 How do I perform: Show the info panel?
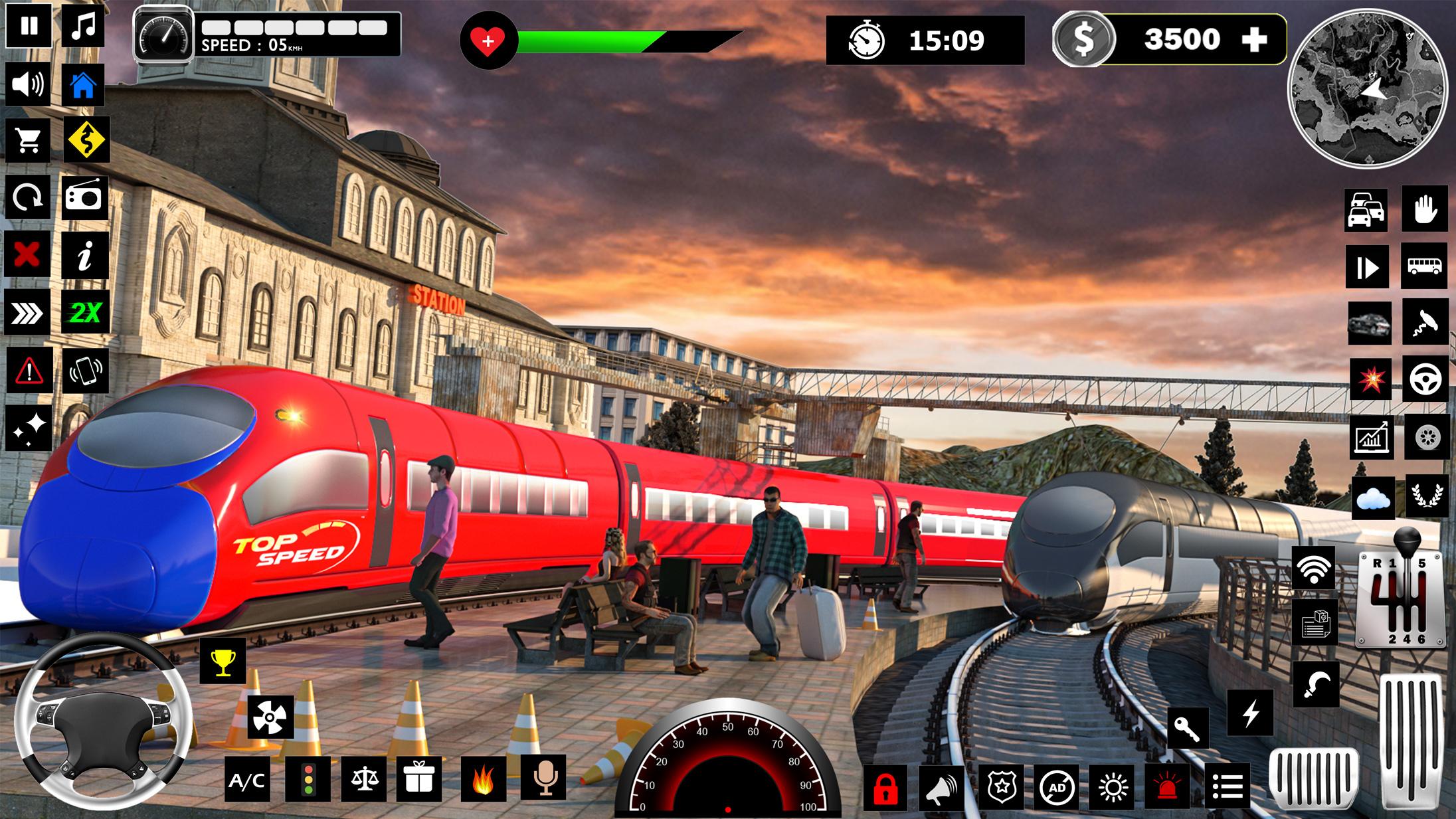click(x=85, y=255)
